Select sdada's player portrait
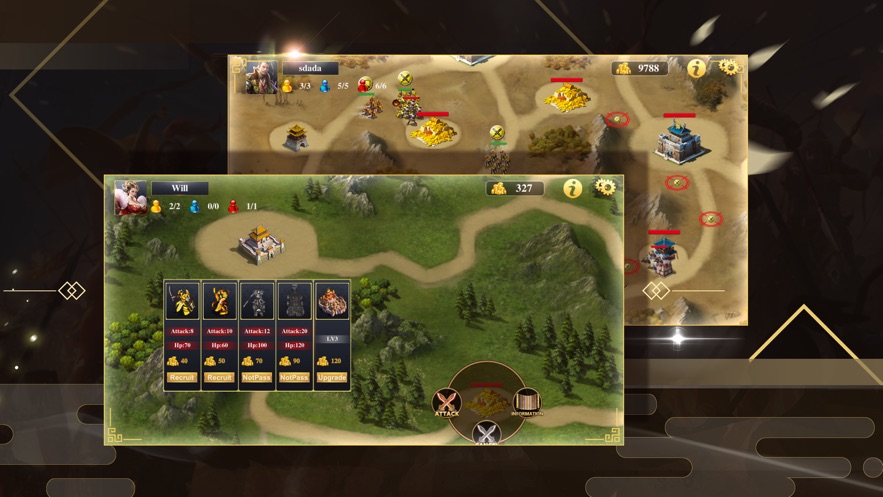The width and height of the screenshot is (883, 497). point(262,77)
